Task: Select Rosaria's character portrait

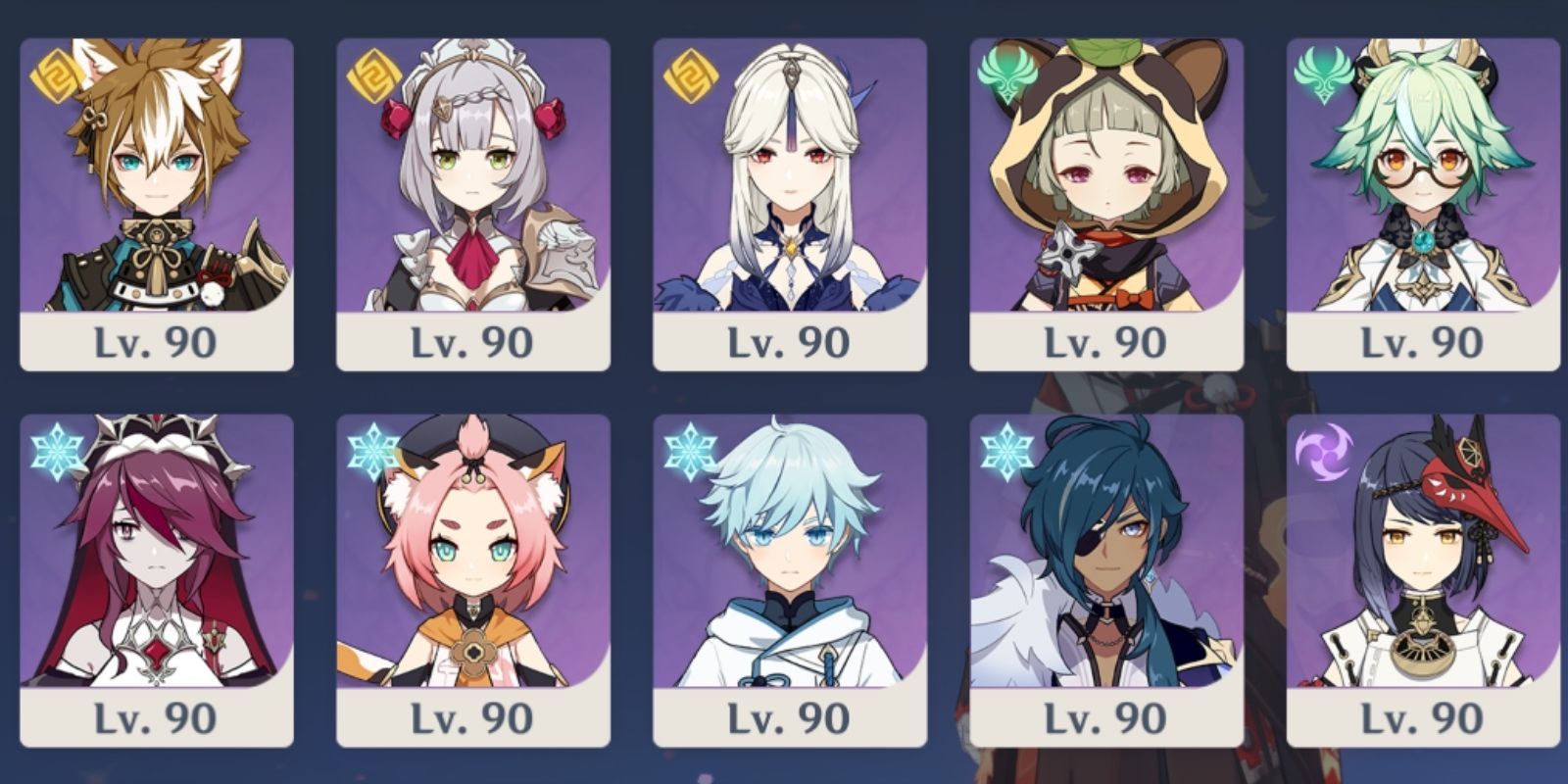Action: coord(157,559)
